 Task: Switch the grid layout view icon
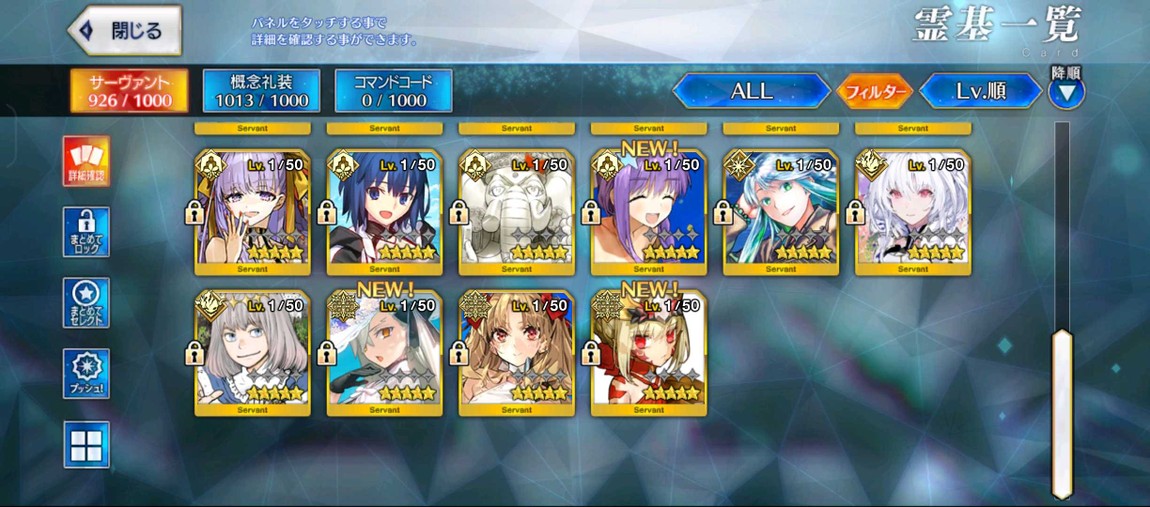(86, 445)
